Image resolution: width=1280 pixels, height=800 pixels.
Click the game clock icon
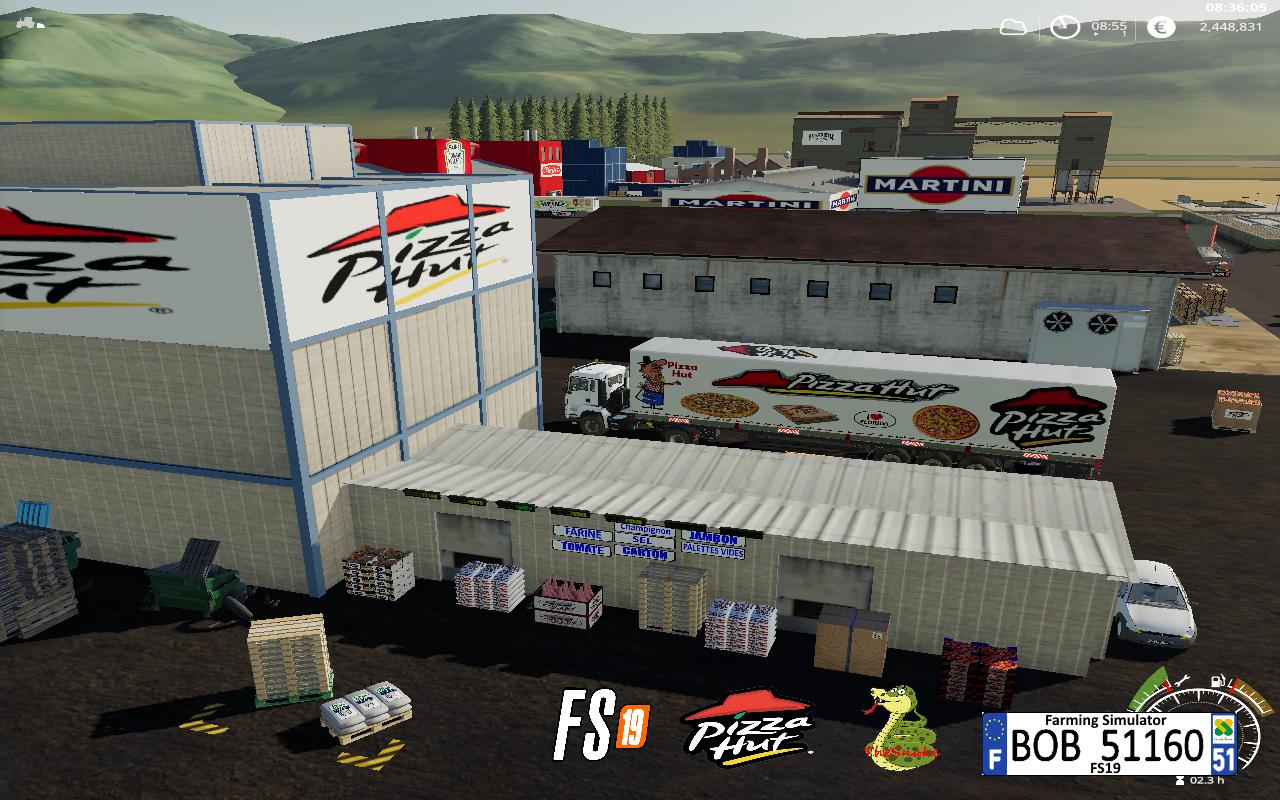[1065, 27]
